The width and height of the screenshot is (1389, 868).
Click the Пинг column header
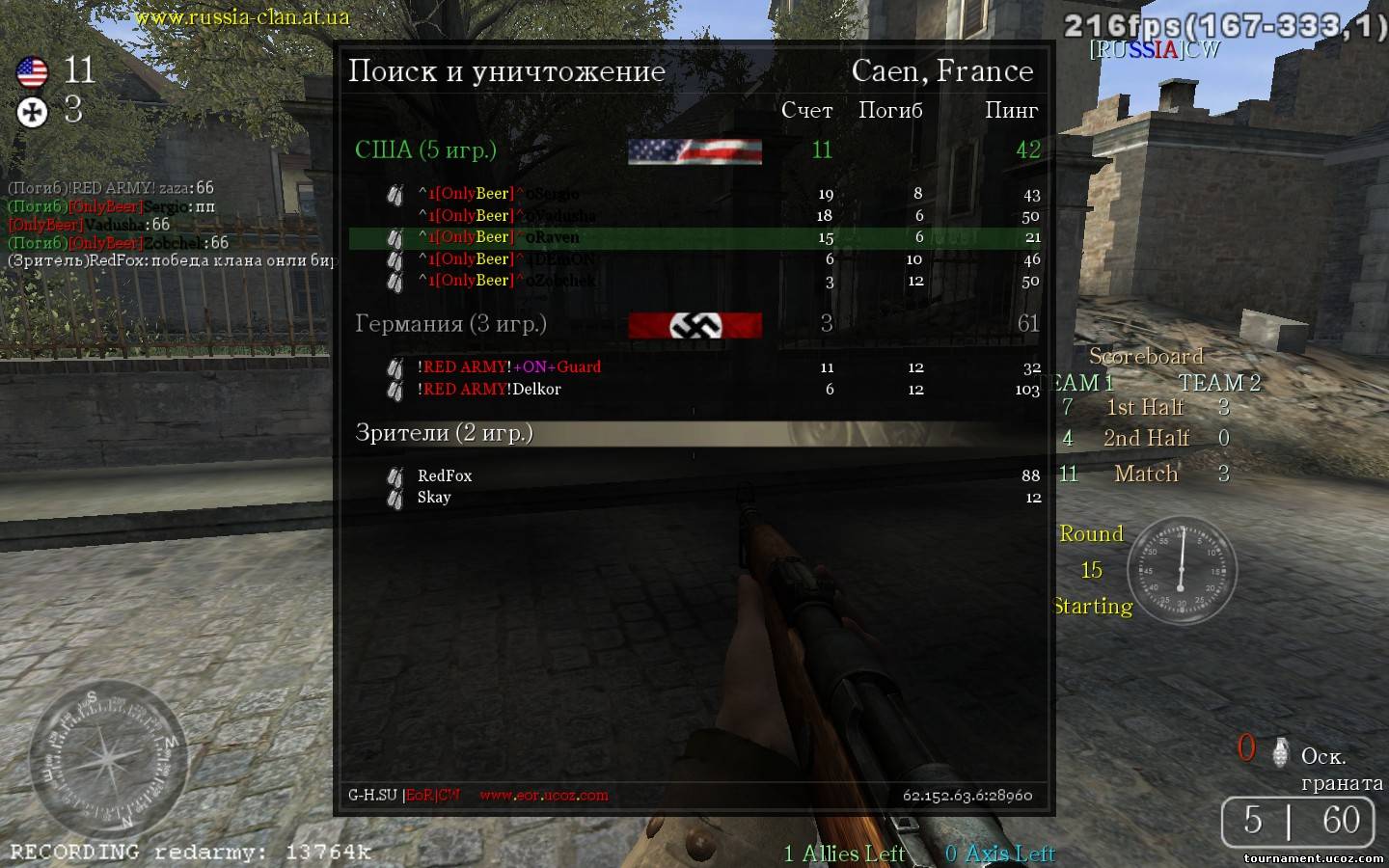coord(1011,111)
